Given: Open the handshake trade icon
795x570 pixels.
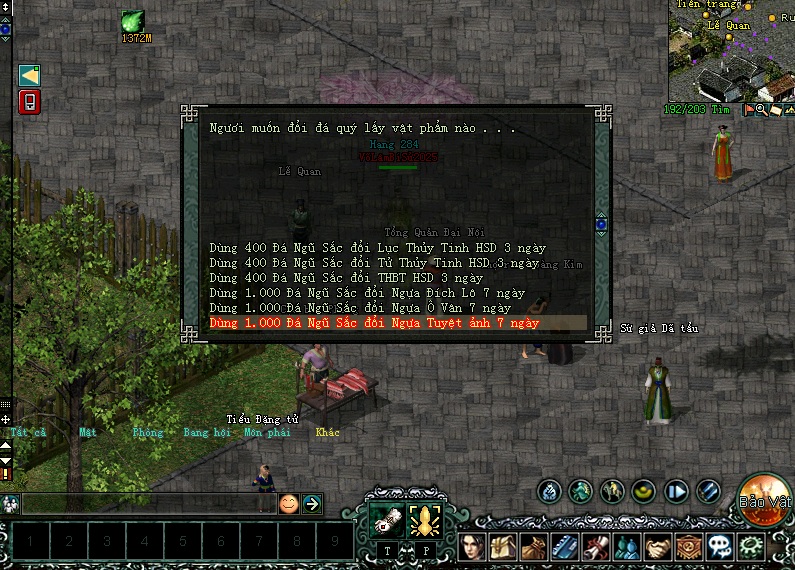Looking at the screenshot, I should tap(657, 548).
